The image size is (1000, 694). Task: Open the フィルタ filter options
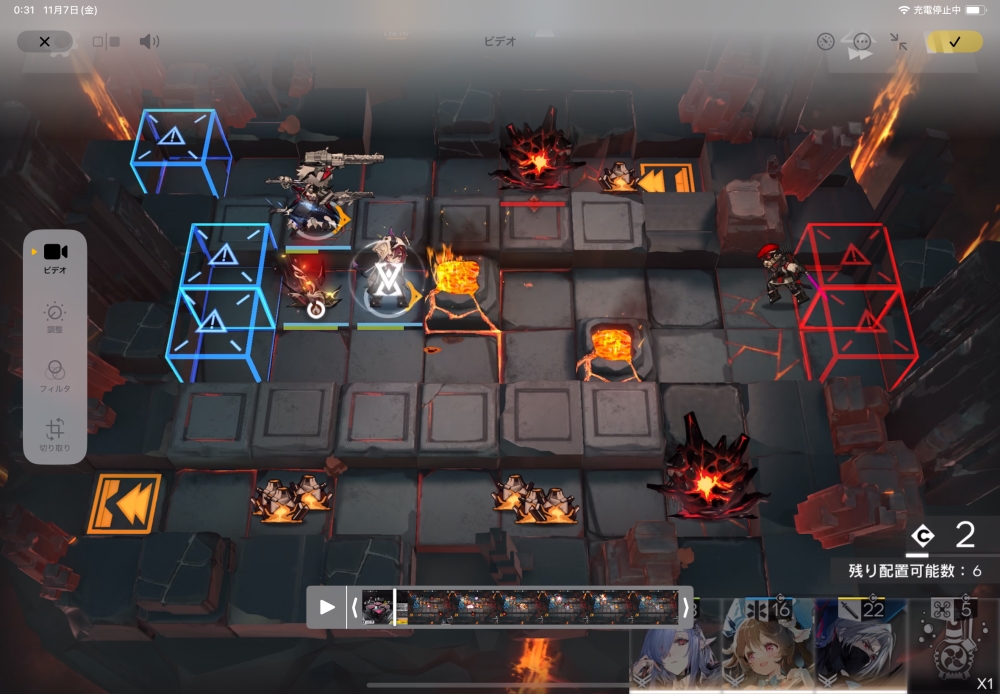[55, 375]
